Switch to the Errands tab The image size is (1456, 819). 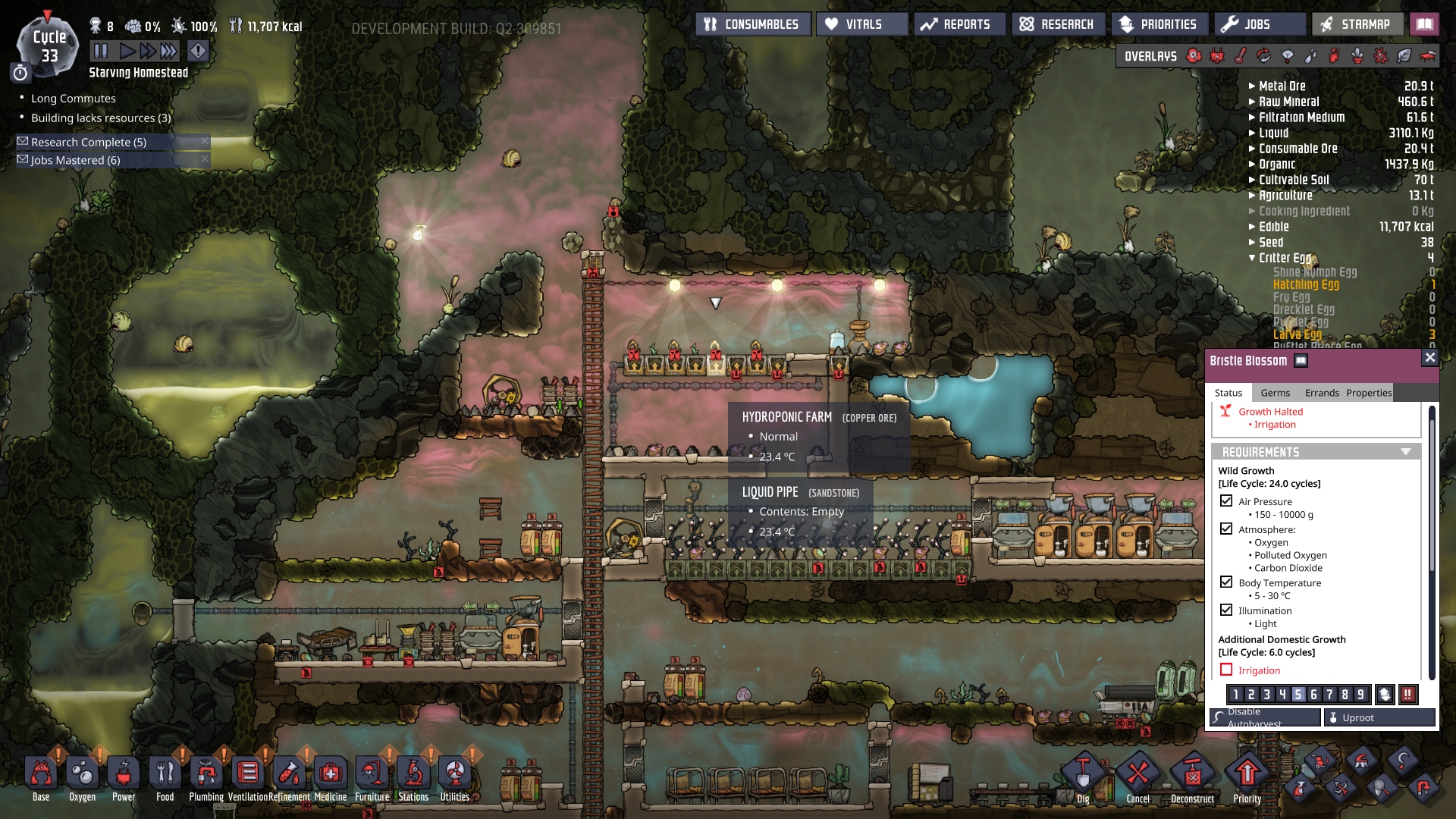click(x=1322, y=393)
